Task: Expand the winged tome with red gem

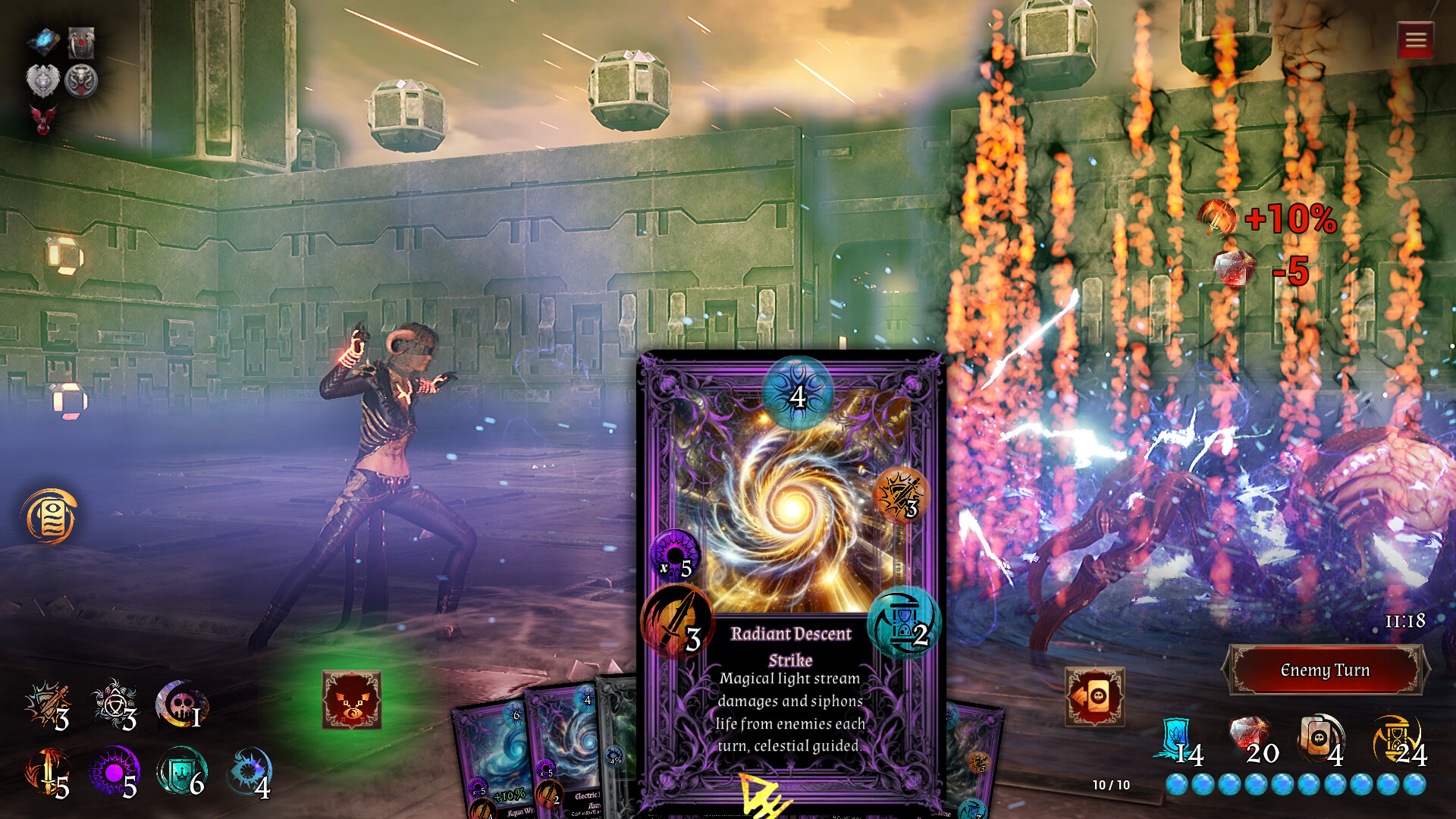Action: coord(81,42)
